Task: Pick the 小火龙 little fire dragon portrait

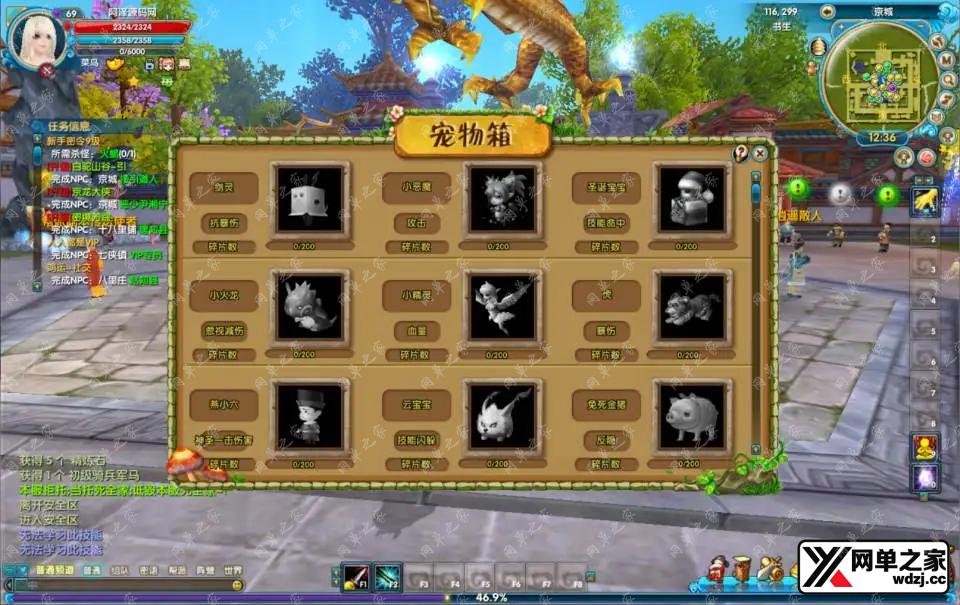Action: (x=310, y=307)
